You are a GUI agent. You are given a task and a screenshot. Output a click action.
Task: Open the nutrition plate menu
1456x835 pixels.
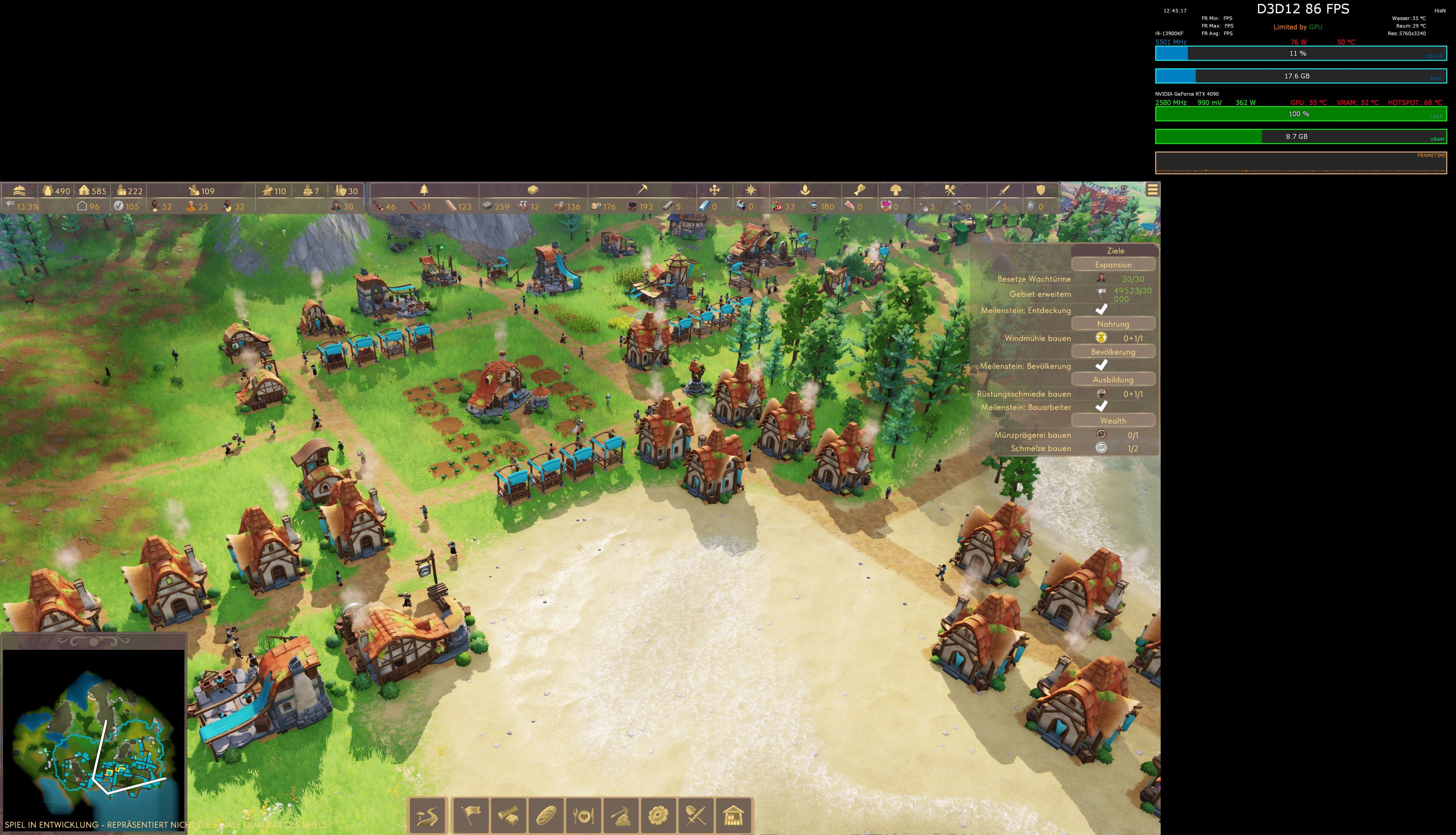click(584, 817)
